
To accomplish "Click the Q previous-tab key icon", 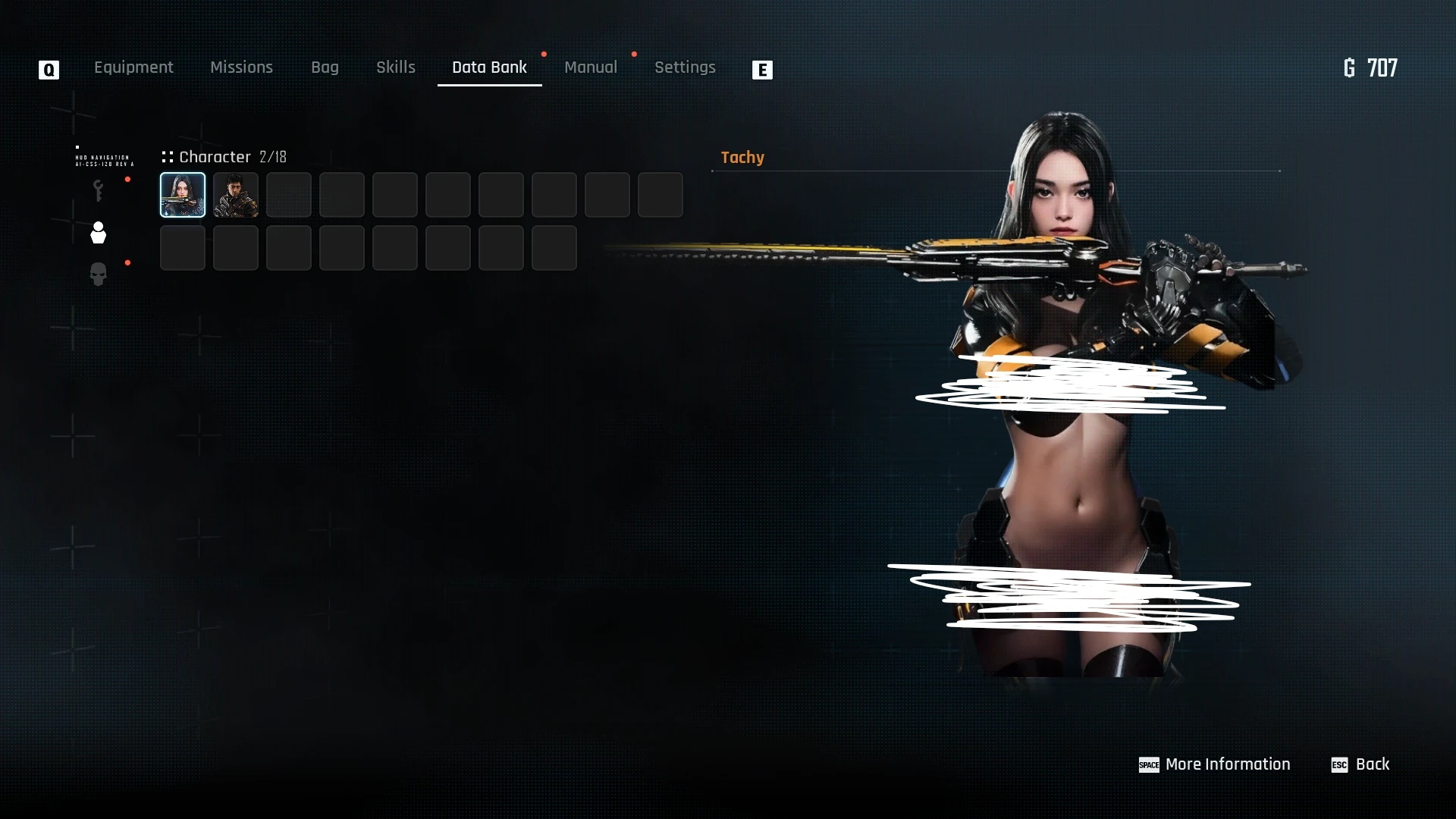I will pos(48,70).
